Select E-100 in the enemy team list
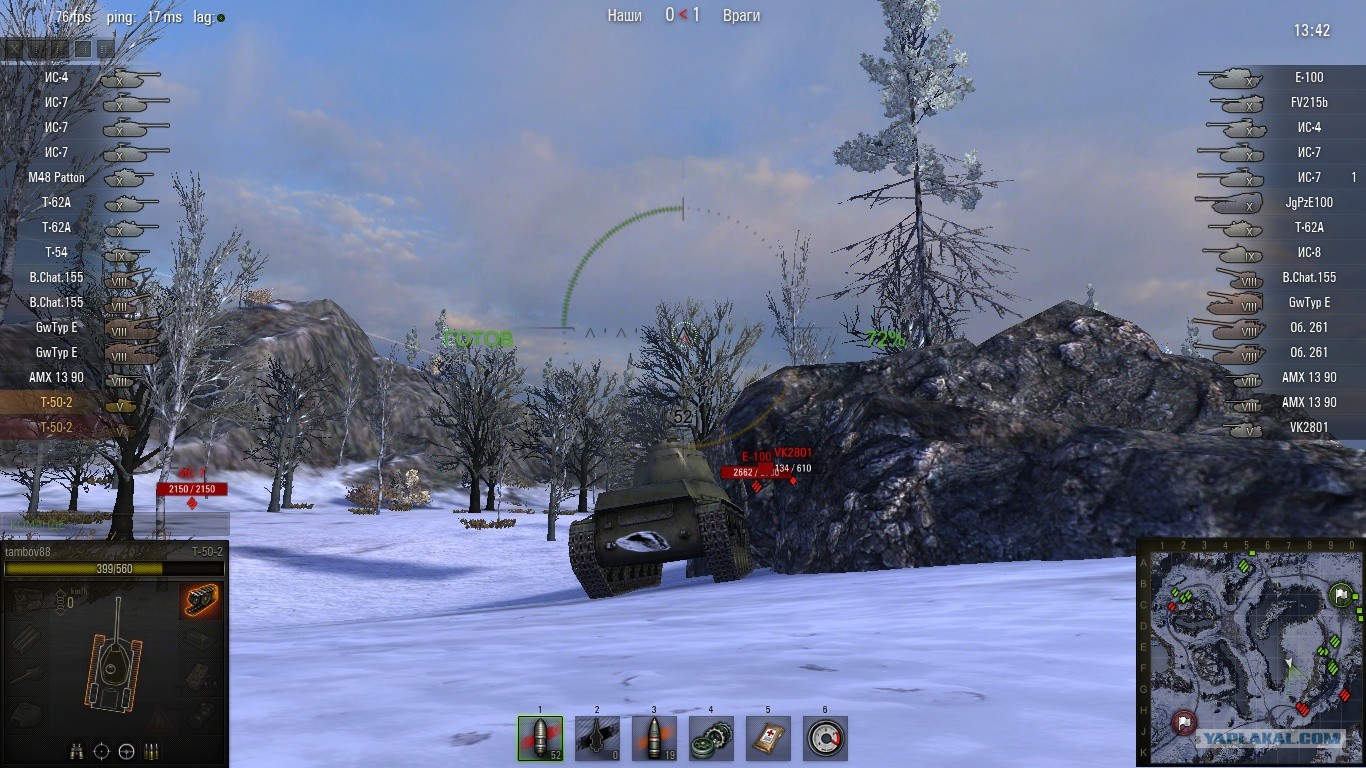The width and height of the screenshot is (1366, 768). pos(1308,78)
